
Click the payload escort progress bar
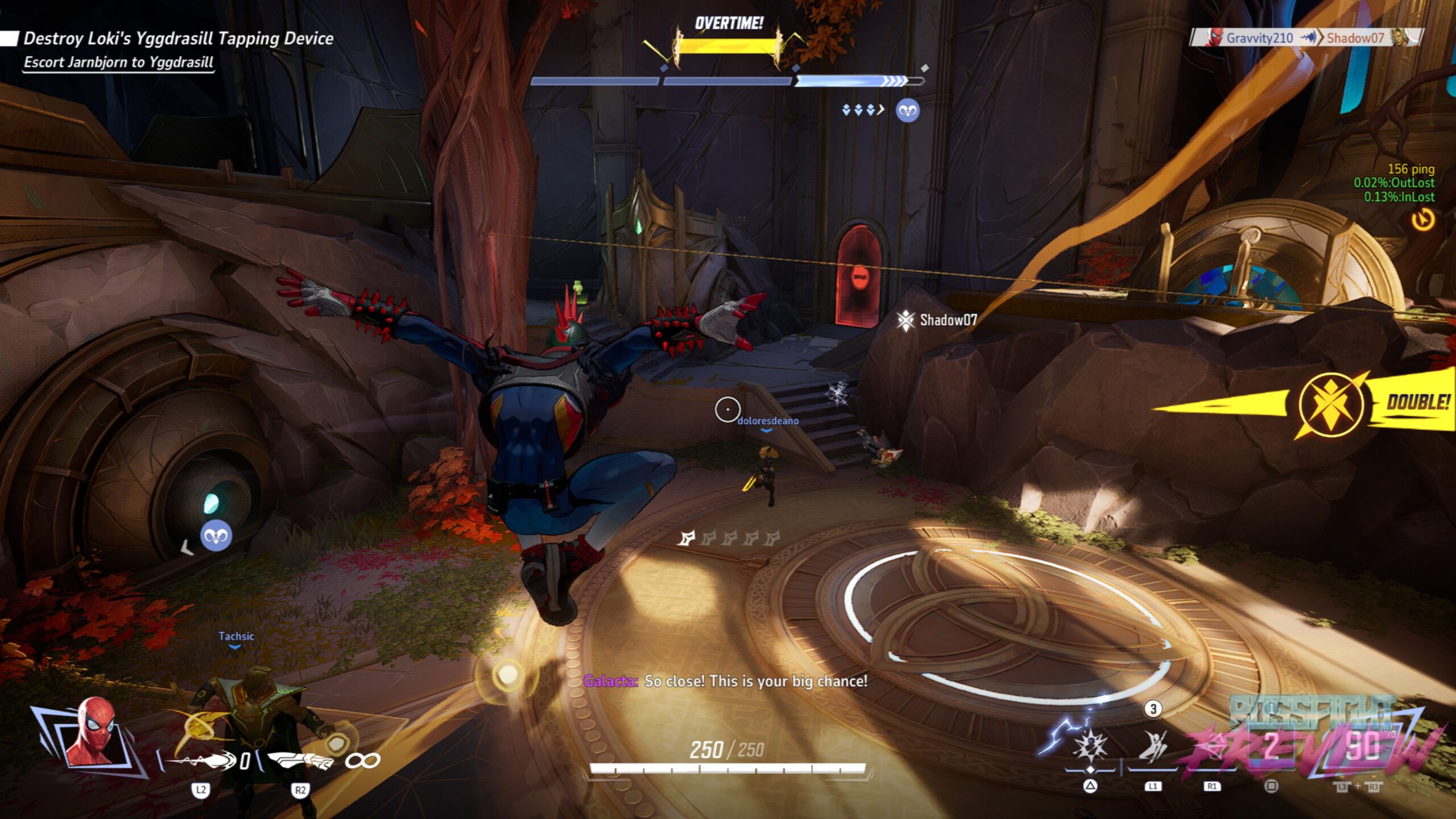(x=727, y=81)
